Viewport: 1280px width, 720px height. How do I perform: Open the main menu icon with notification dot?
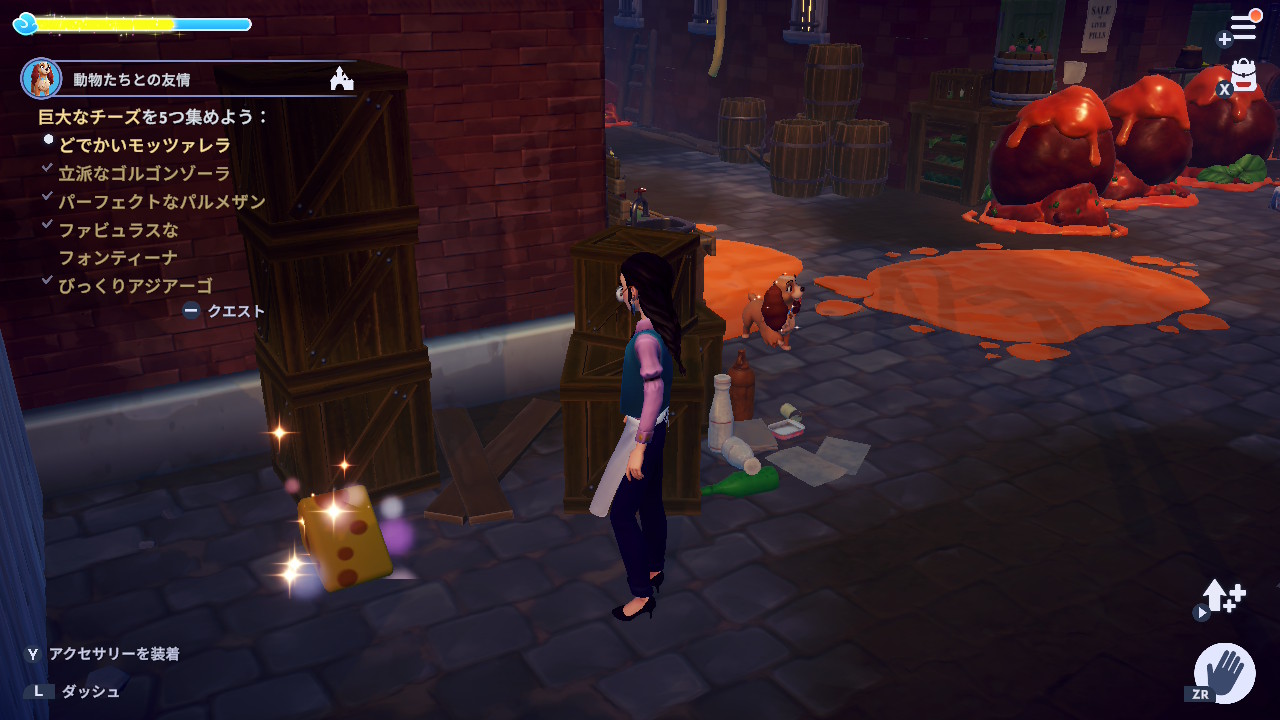click(1243, 27)
